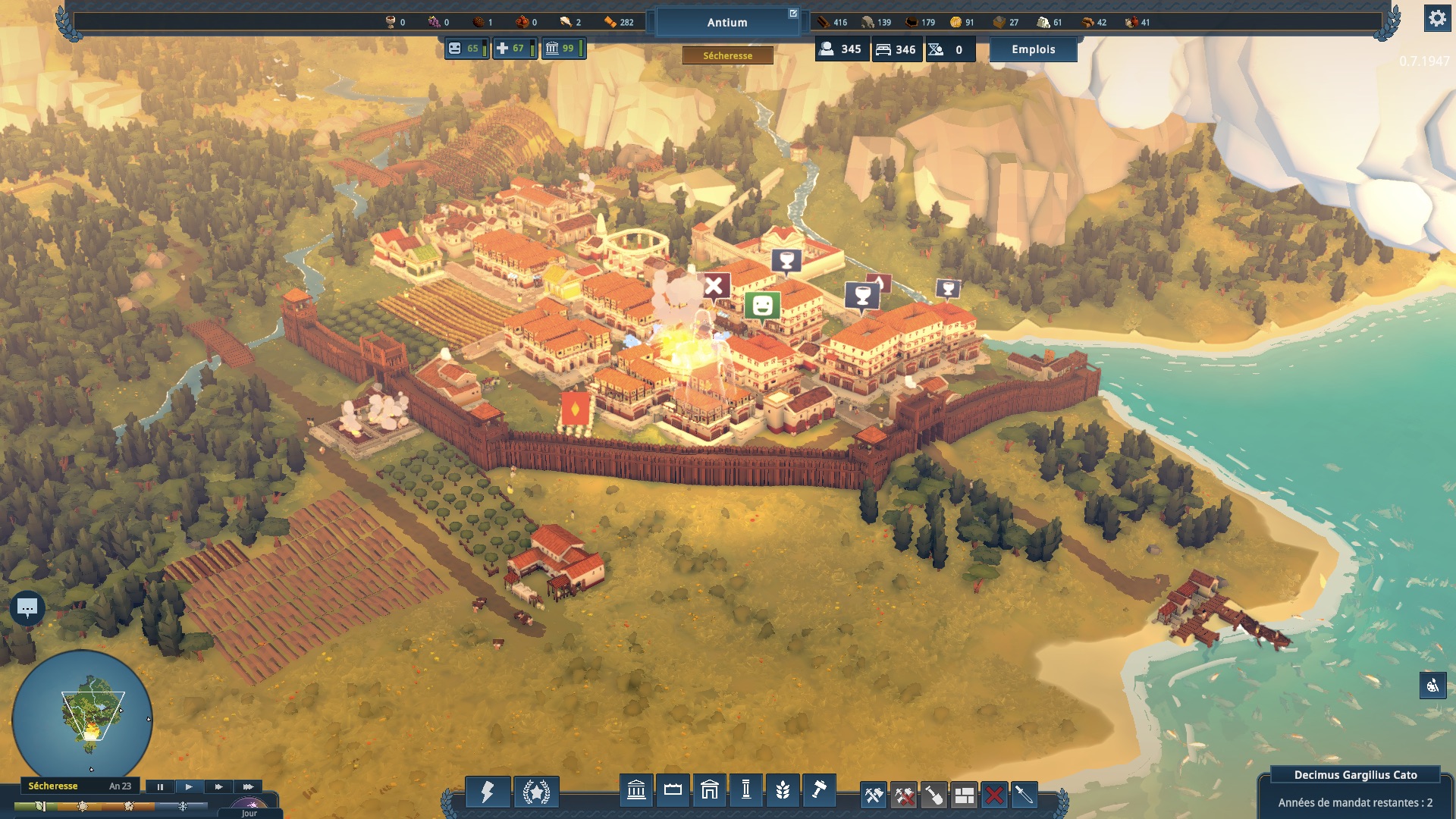1456x819 pixels.
Task: Click the Antium city name banner
Action: coord(727,23)
